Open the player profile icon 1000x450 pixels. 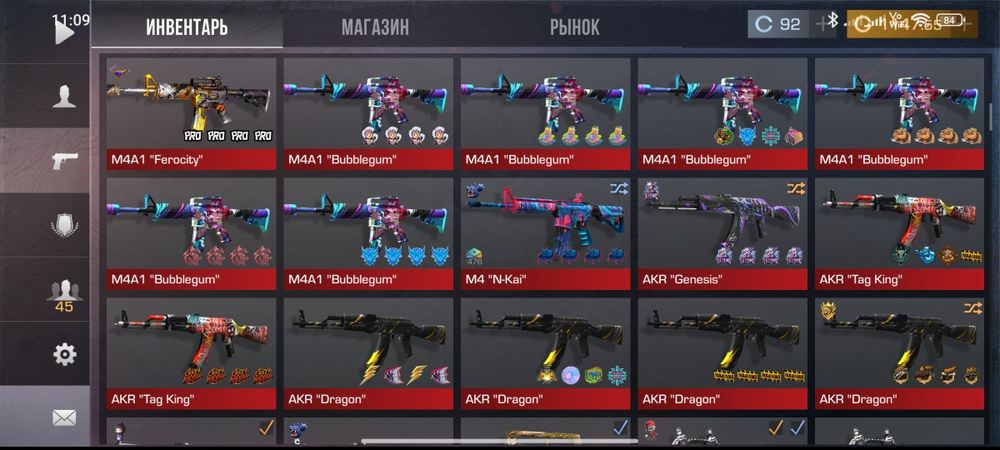pos(65,96)
